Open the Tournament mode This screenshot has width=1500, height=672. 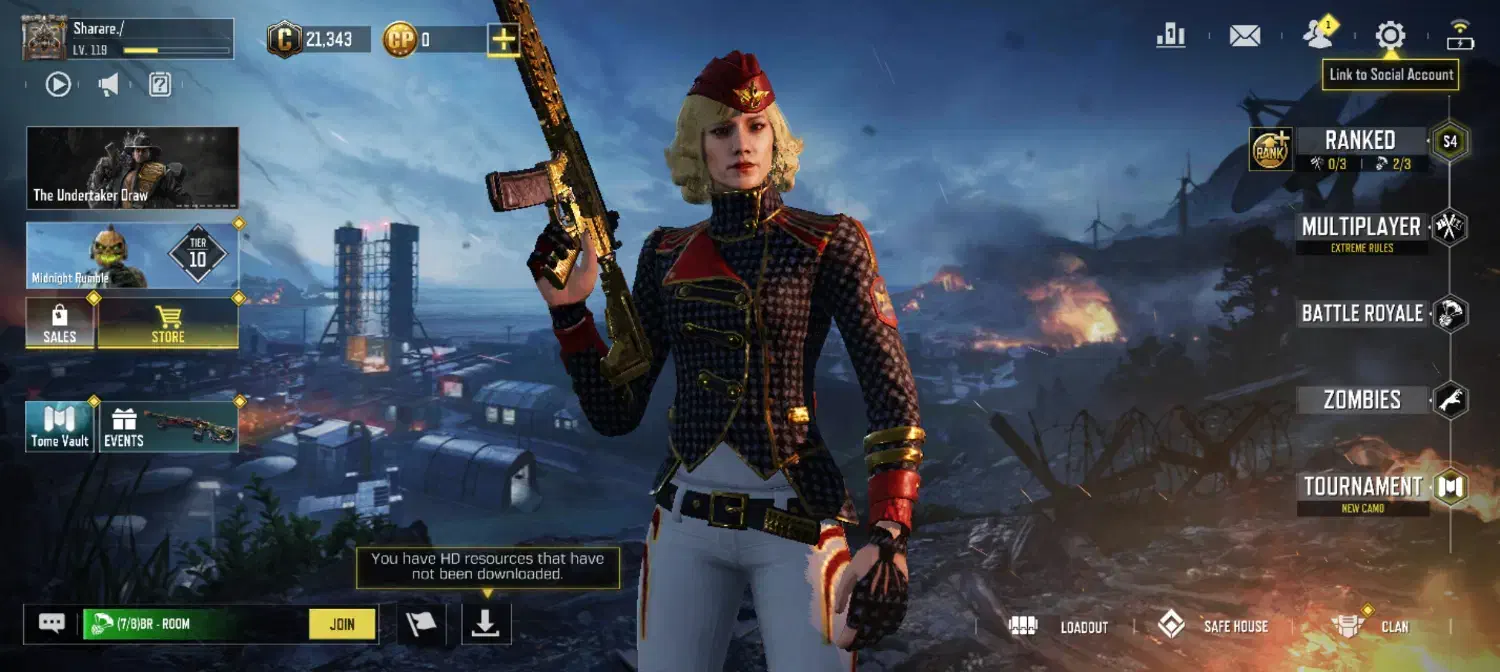pyautogui.click(x=1362, y=487)
